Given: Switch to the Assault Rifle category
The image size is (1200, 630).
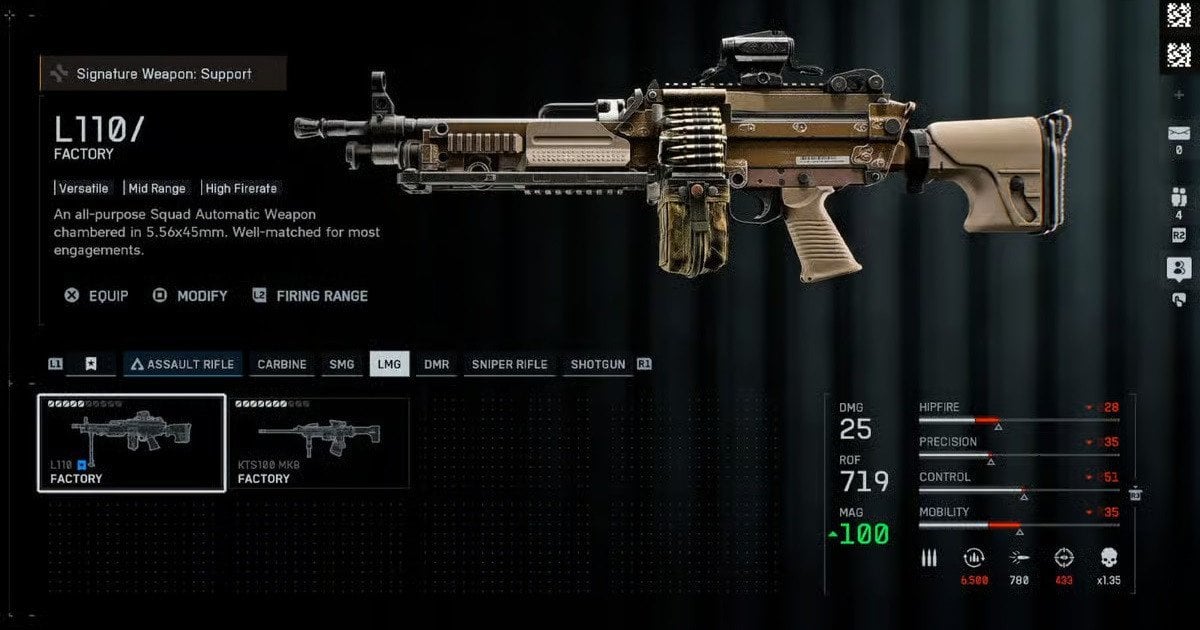Looking at the screenshot, I should coord(182,364).
